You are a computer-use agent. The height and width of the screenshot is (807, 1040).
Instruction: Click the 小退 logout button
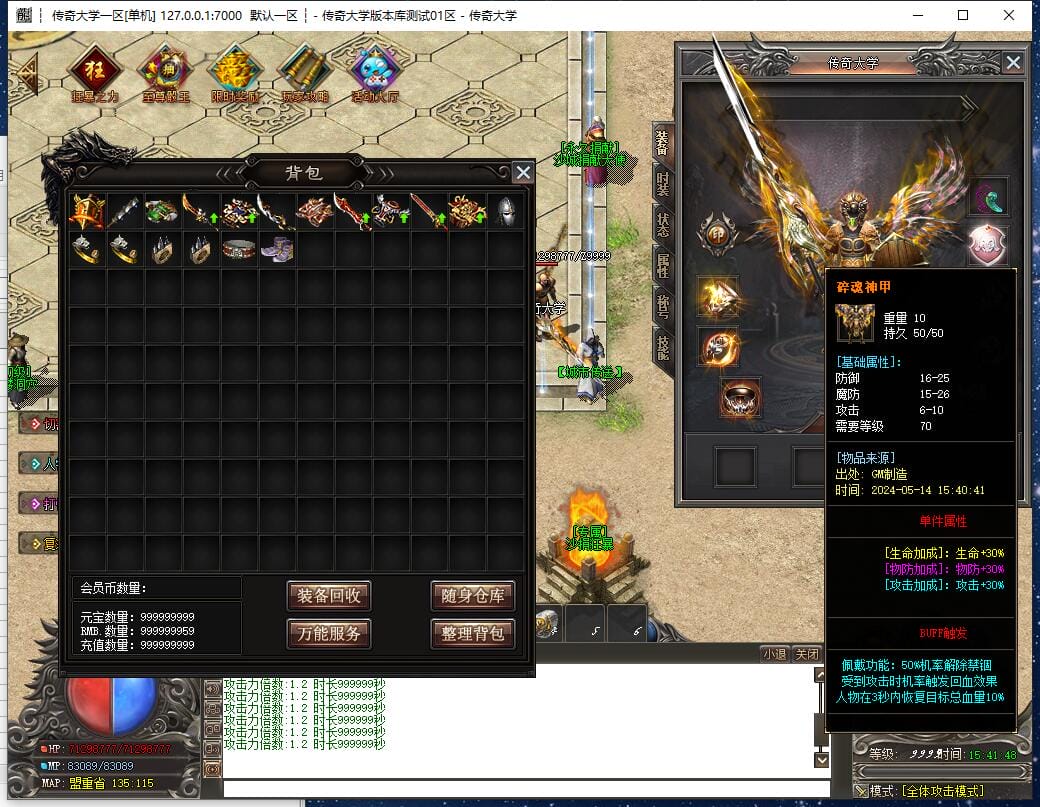(774, 654)
